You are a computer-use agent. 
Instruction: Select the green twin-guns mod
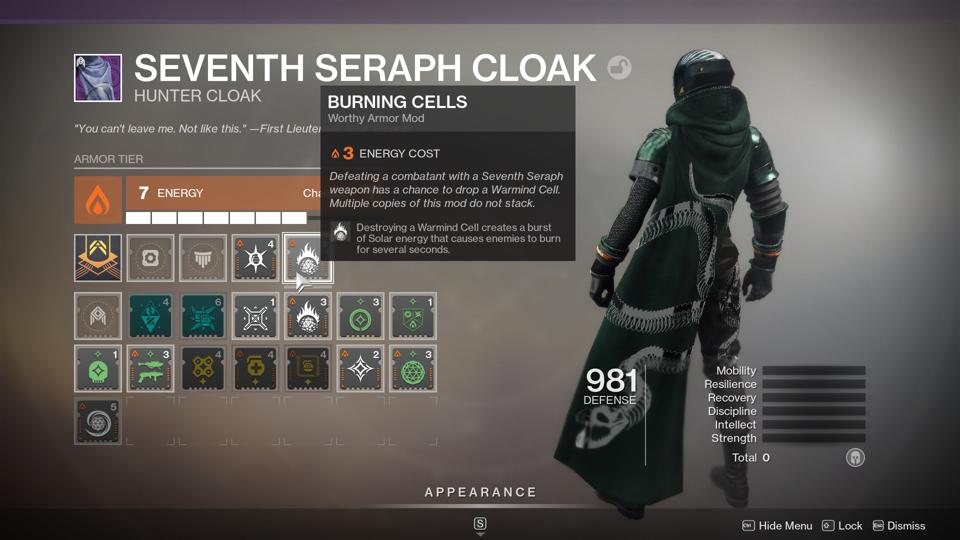pos(150,368)
